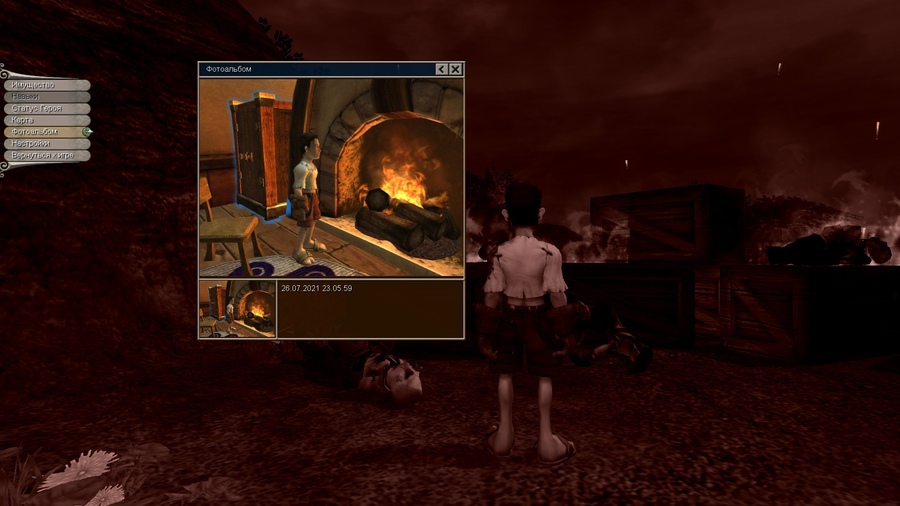Image resolution: width=900 pixels, height=506 pixels.
Task: Close the Фотоальбом window with the X
Action: click(x=456, y=69)
